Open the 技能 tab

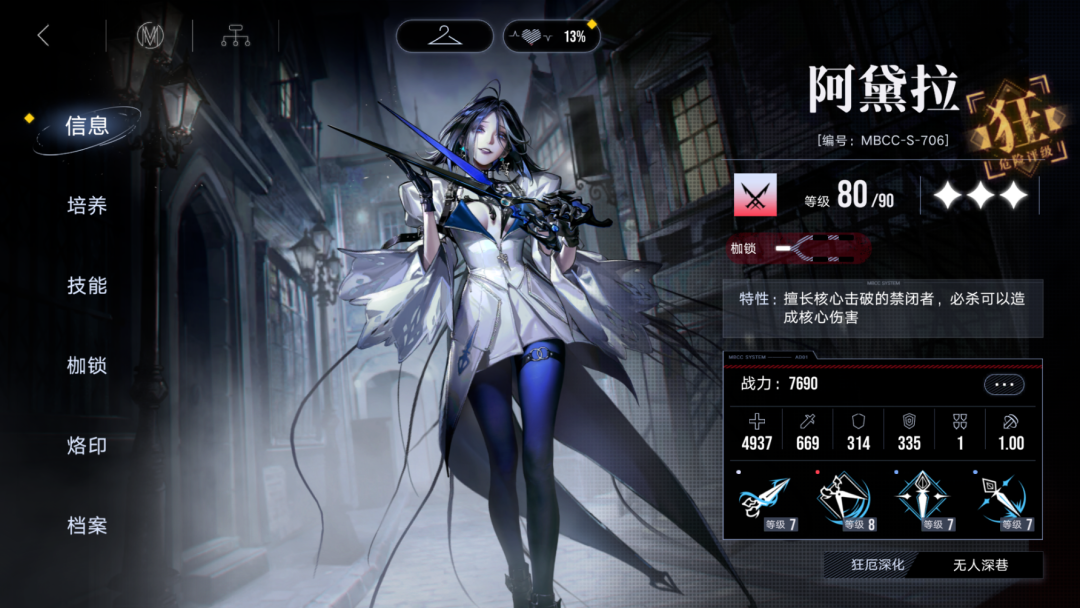87,286
